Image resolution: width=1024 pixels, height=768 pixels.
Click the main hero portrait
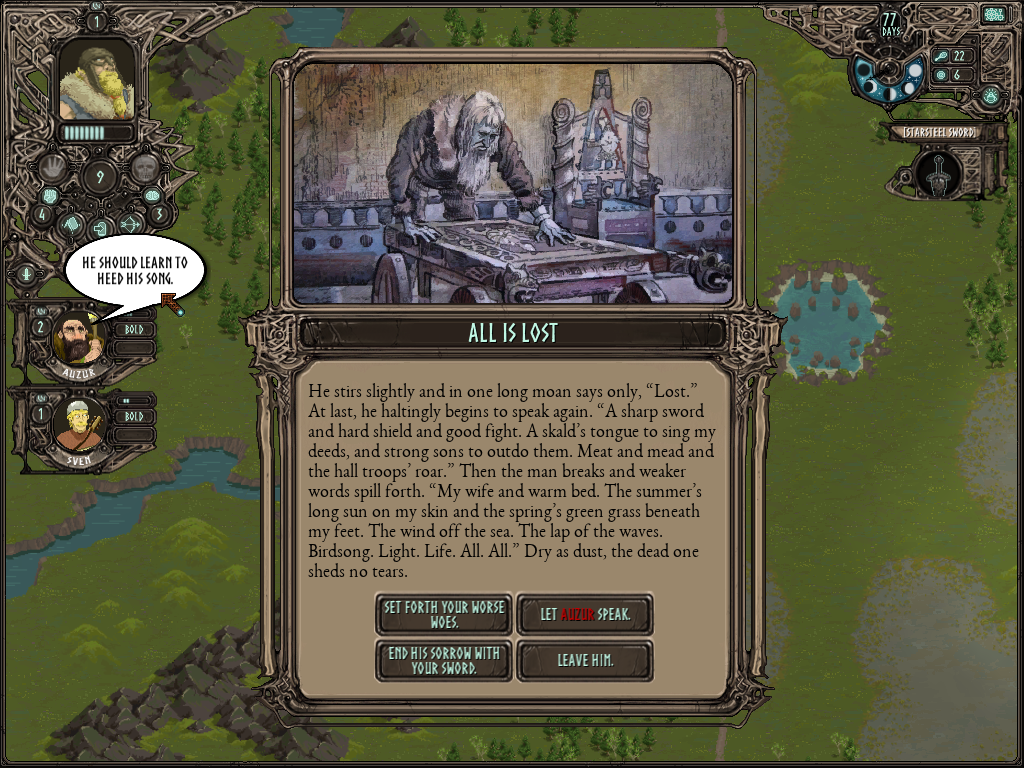[97, 82]
